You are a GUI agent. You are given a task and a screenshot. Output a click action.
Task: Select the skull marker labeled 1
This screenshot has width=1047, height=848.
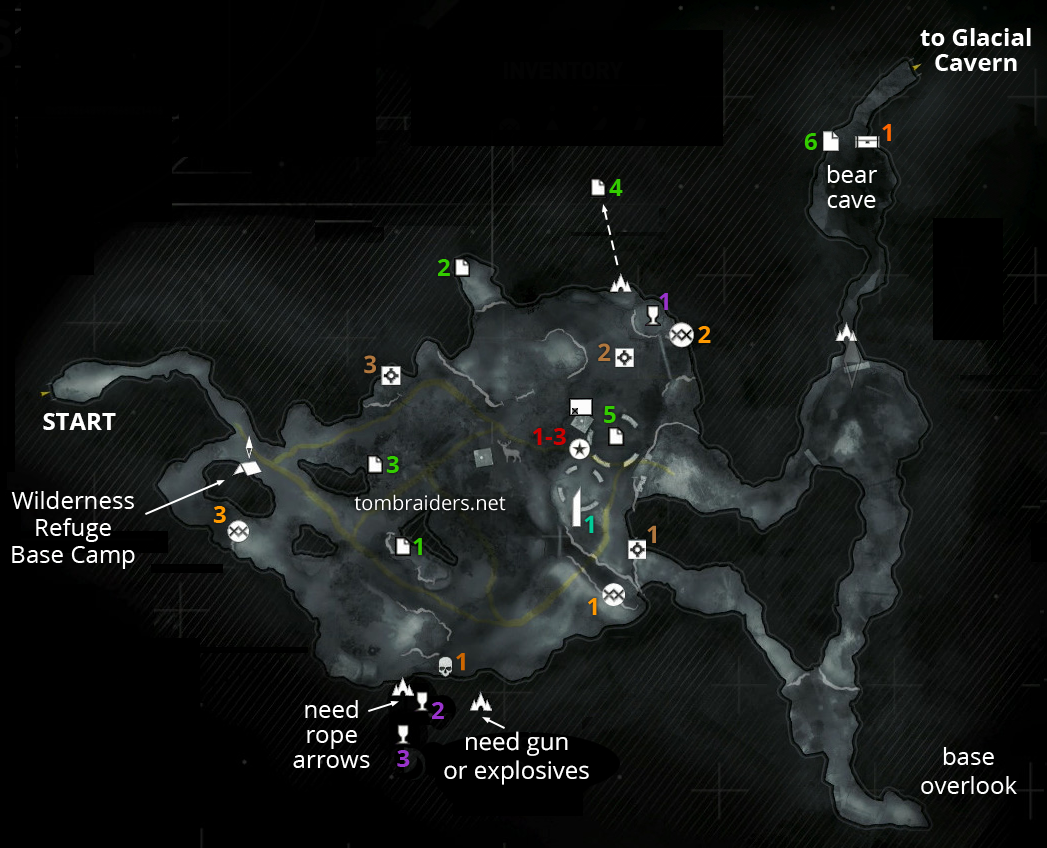[x=445, y=666]
